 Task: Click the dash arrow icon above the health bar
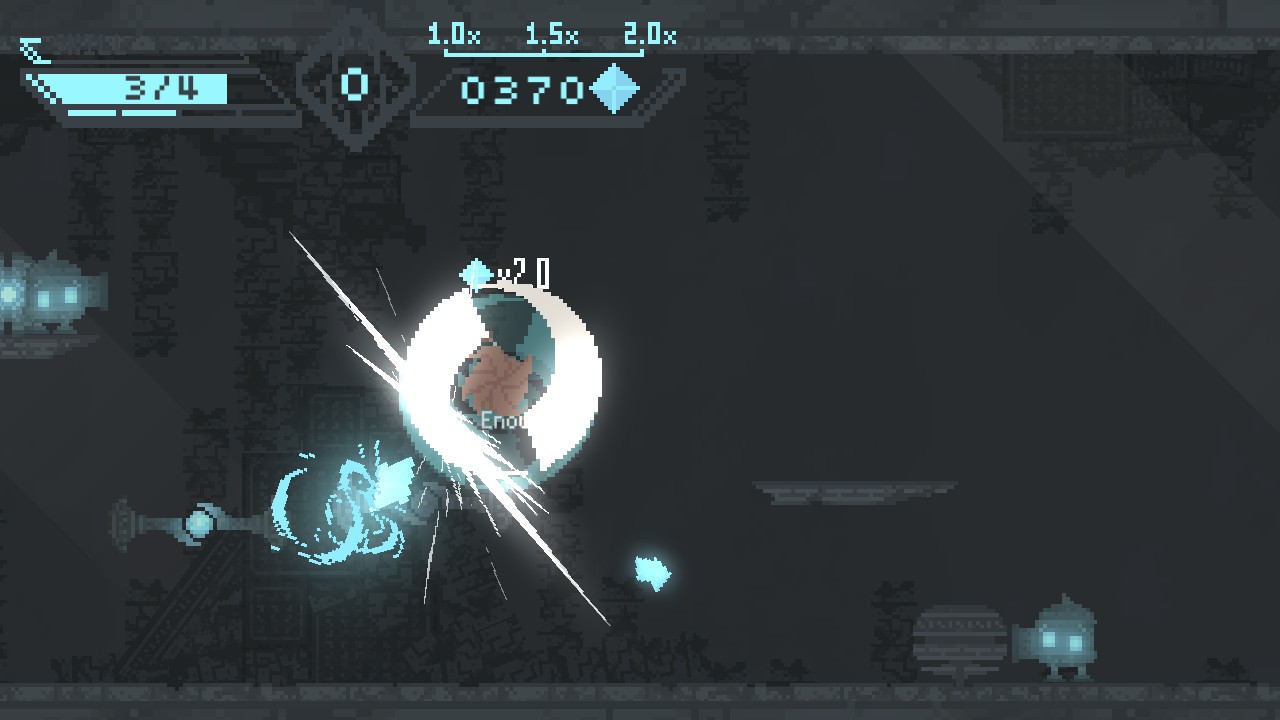pyautogui.click(x=33, y=51)
